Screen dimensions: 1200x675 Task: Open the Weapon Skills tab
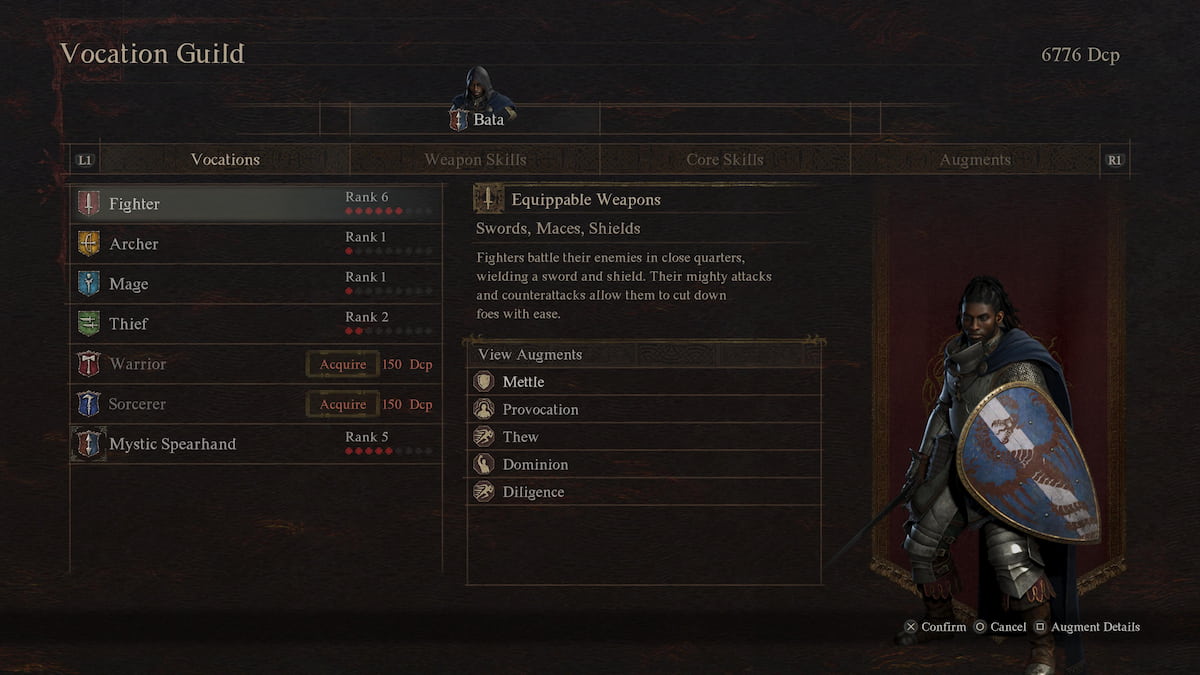pos(475,160)
